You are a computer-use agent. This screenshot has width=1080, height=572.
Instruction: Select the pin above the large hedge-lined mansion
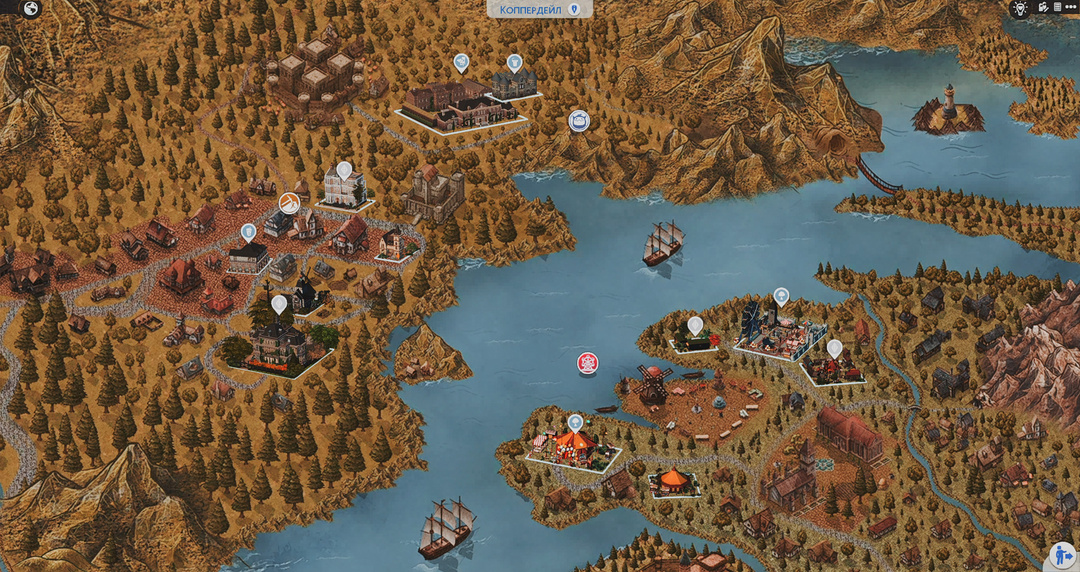point(279,303)
